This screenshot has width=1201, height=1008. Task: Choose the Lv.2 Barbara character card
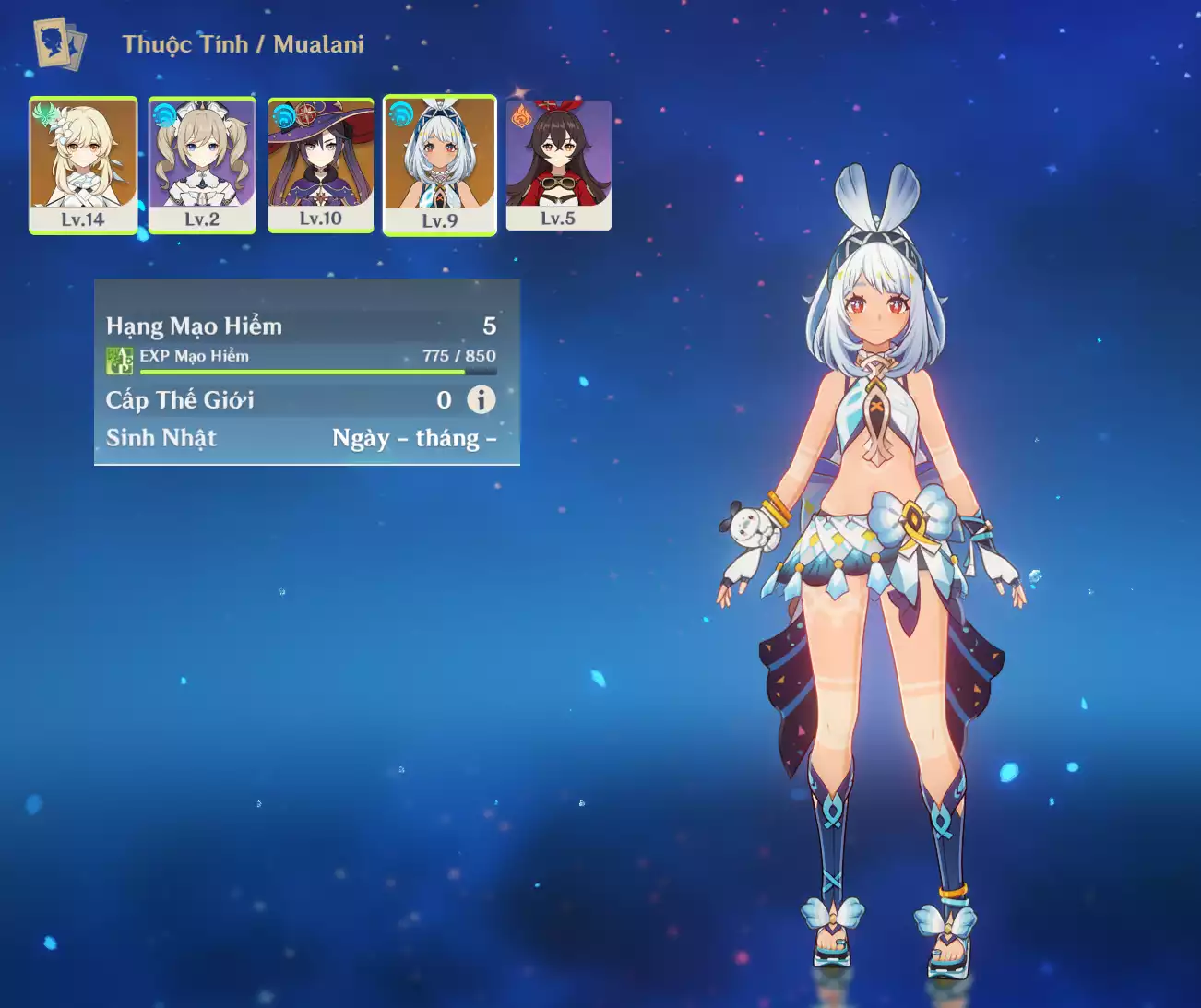point(202,164)
